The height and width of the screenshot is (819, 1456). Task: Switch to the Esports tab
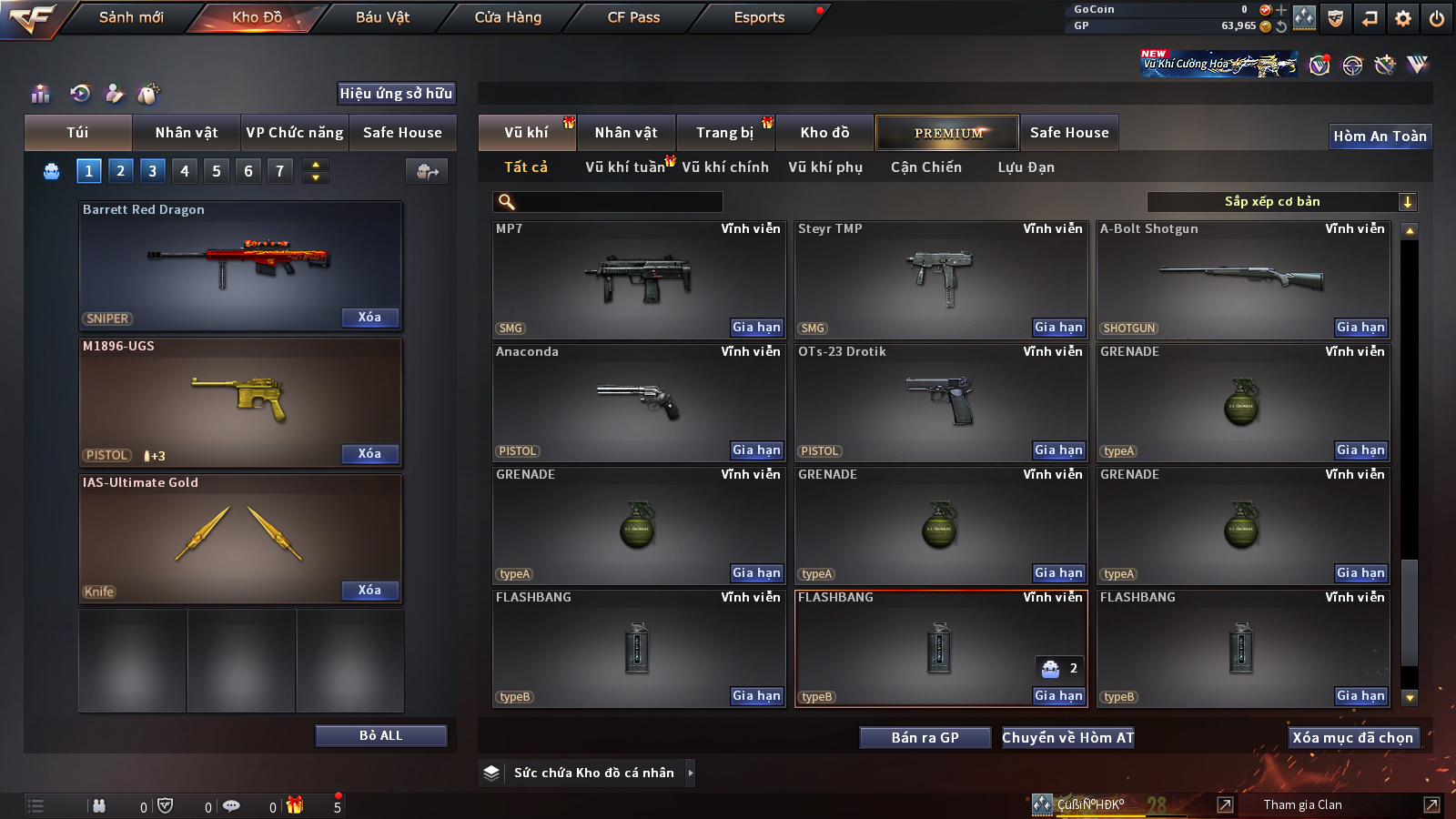759,17
